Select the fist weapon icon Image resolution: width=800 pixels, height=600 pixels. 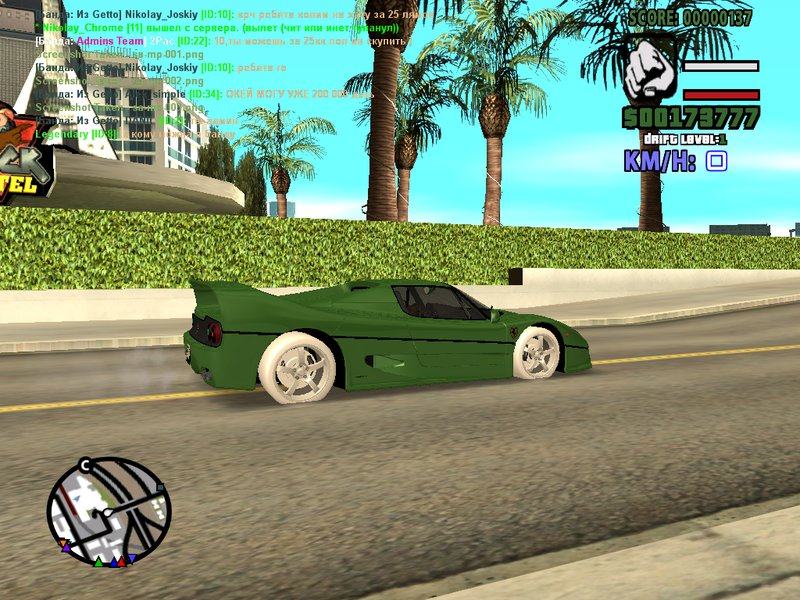coord(650,72)
